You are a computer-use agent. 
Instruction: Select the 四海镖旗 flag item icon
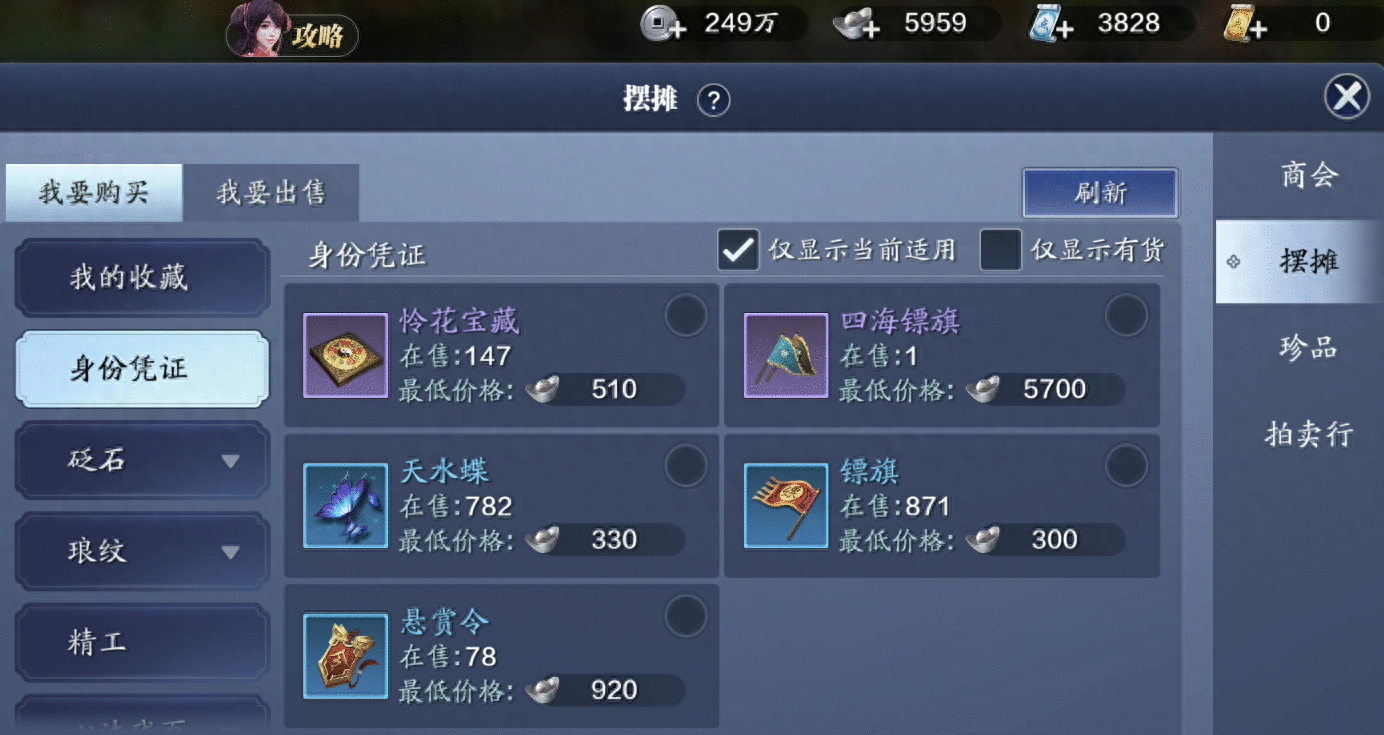[x=785, y=355]
